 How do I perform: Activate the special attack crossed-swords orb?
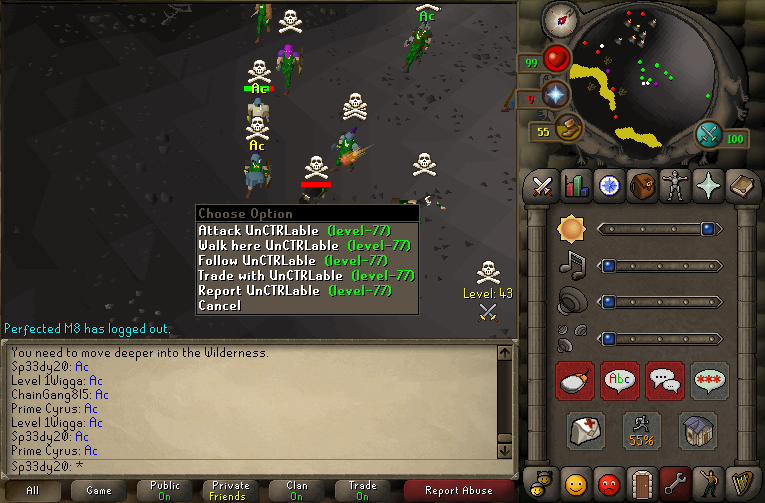(709, 133)
